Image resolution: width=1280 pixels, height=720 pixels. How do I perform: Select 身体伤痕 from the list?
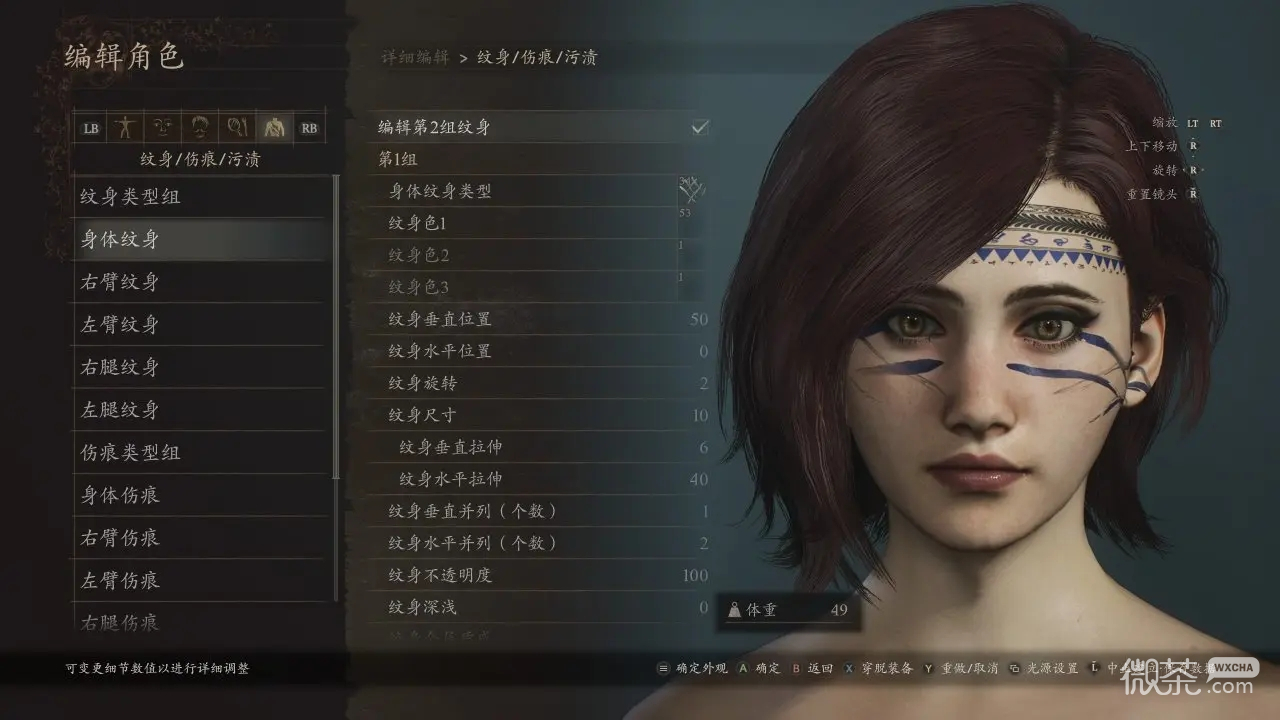(200, 495)
